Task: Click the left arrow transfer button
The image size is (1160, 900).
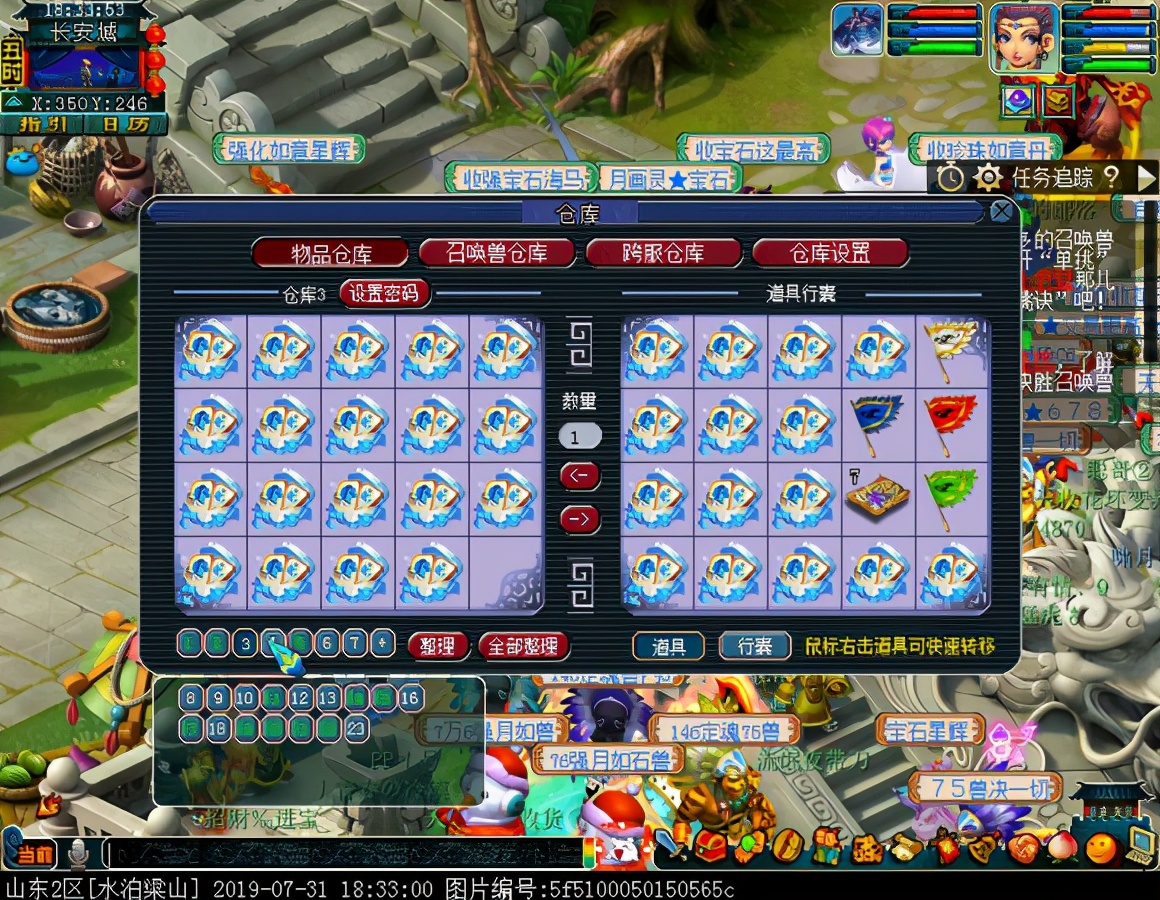Action: tap(579, 476)
